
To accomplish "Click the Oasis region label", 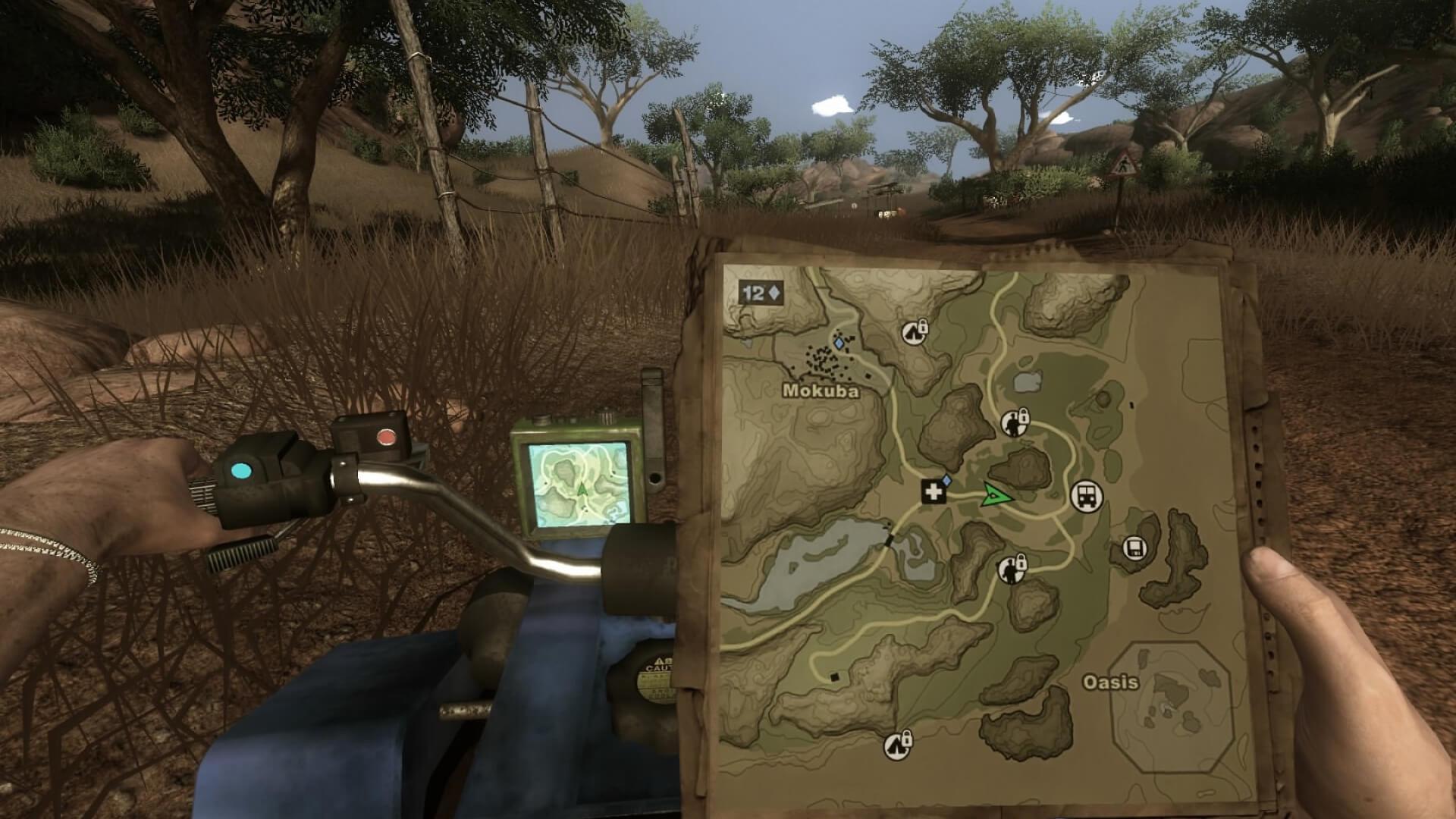I will click(1110, 681).
